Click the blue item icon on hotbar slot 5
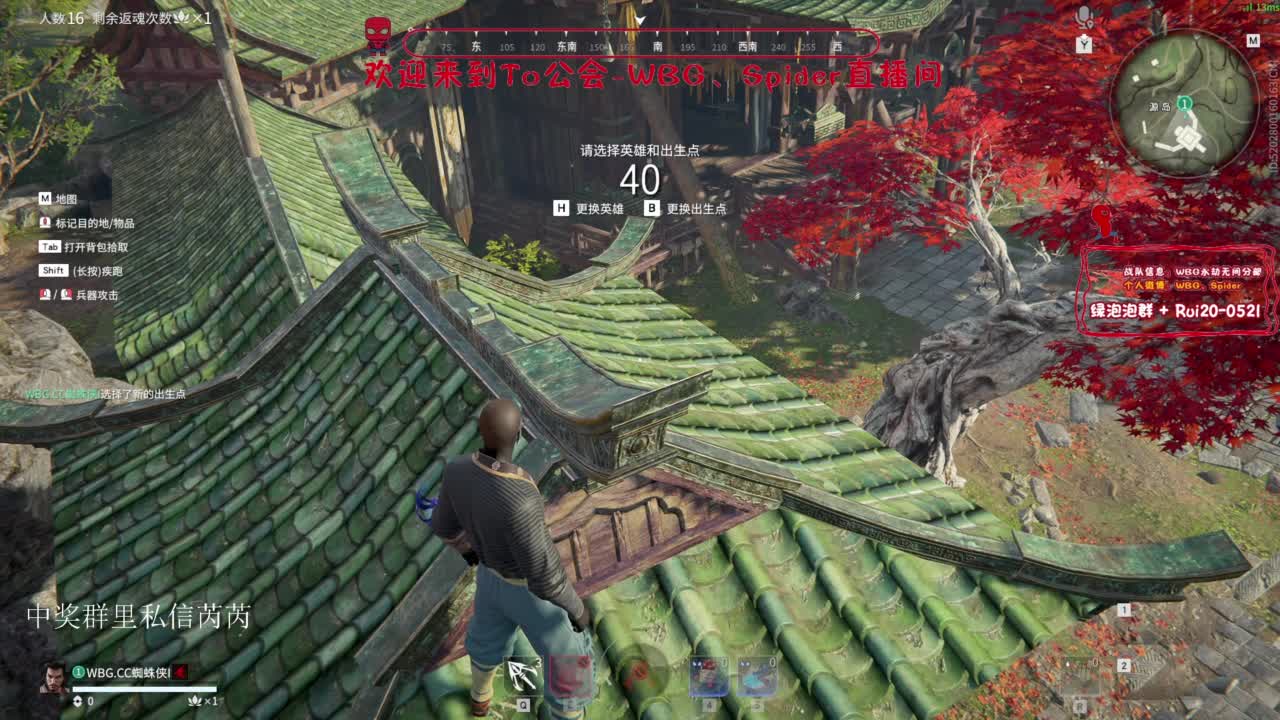Screen dimensions: 1280x720 point(758,673)
